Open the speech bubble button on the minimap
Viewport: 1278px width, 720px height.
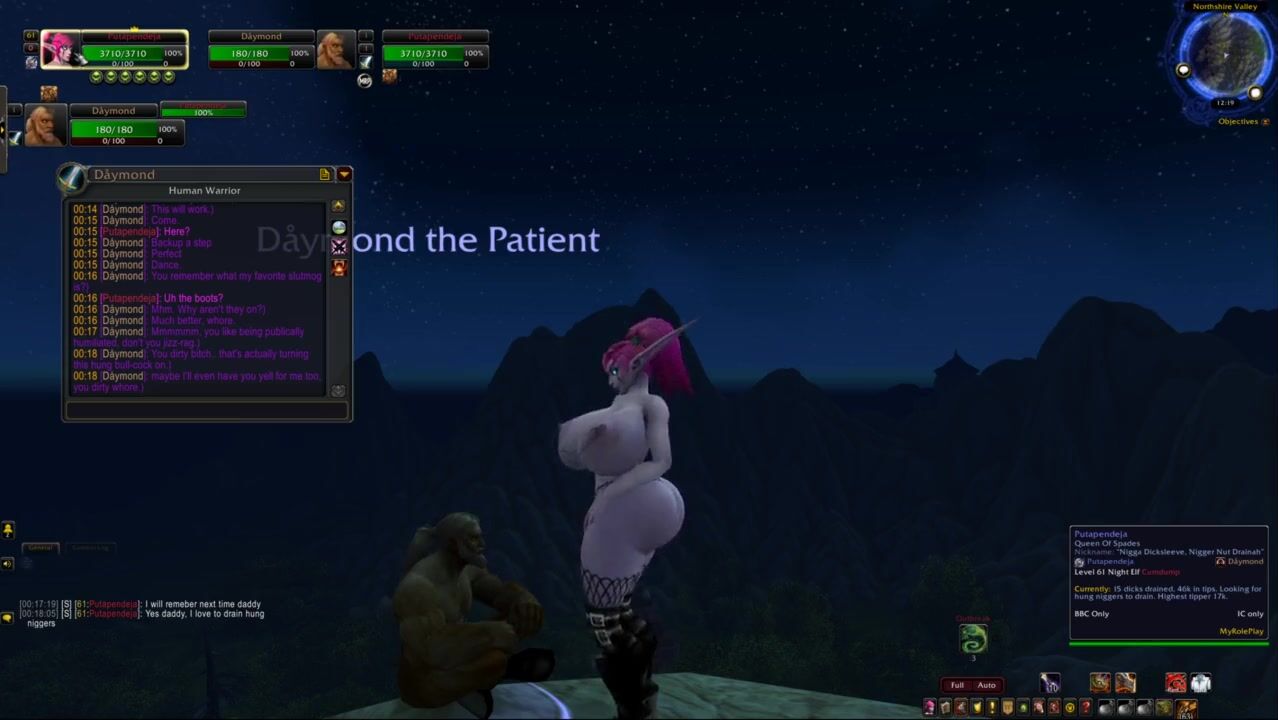[x=1184, y=70]
